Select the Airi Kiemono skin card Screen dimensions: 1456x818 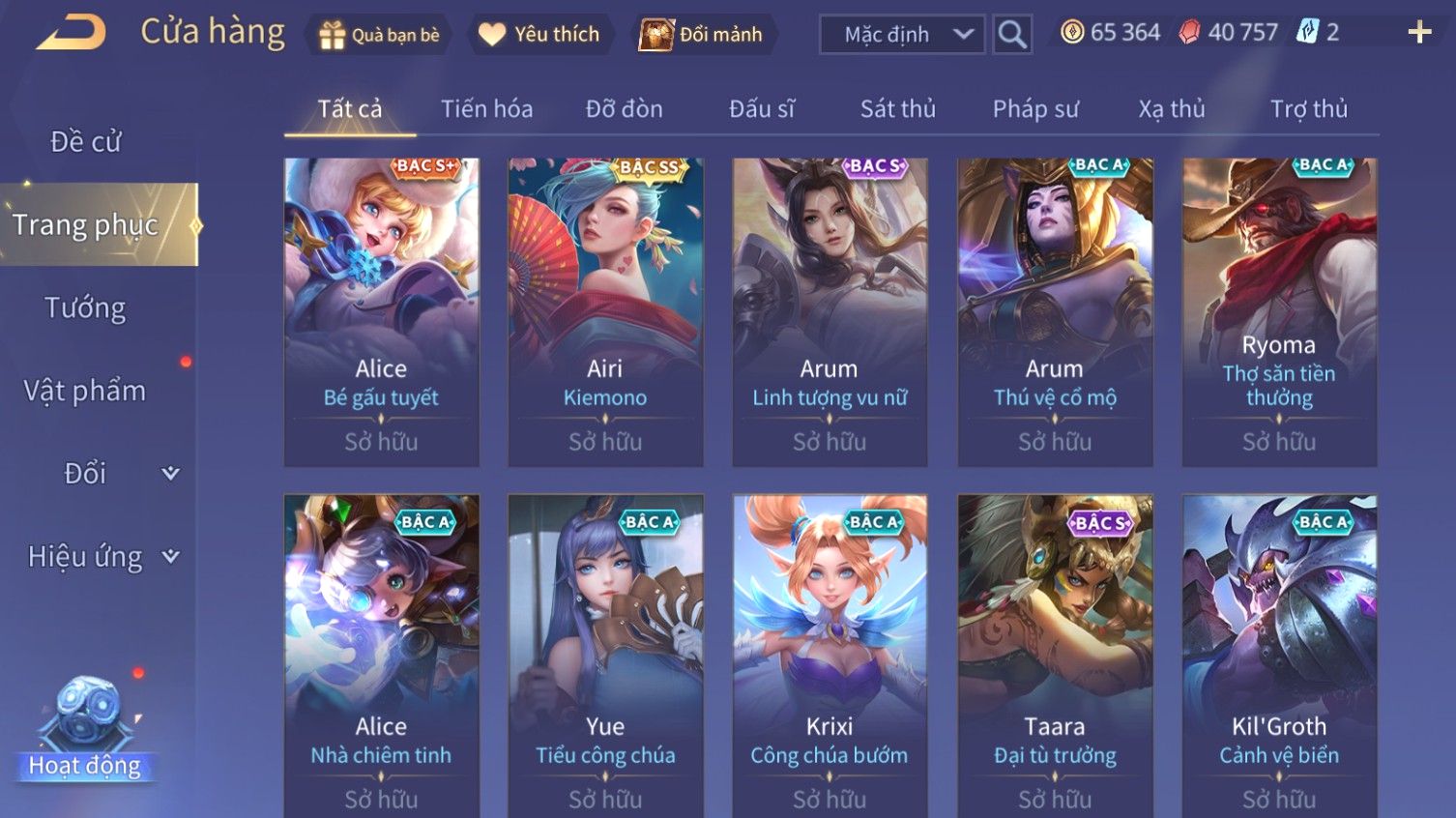(x=605, y=311)
